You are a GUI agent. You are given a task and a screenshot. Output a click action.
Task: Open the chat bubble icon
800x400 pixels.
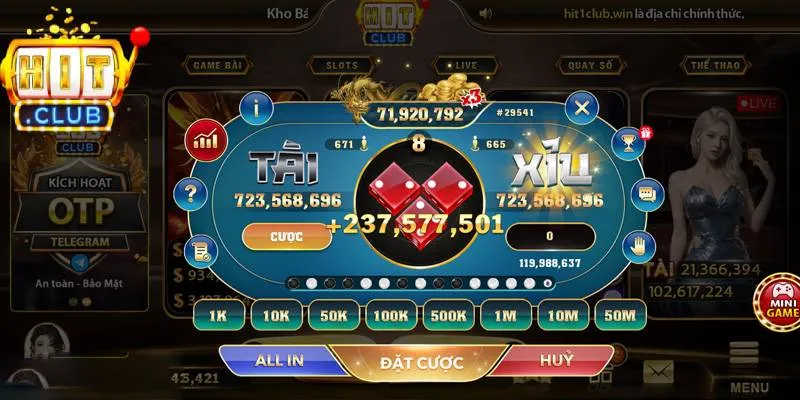click(x=647, y=192)
